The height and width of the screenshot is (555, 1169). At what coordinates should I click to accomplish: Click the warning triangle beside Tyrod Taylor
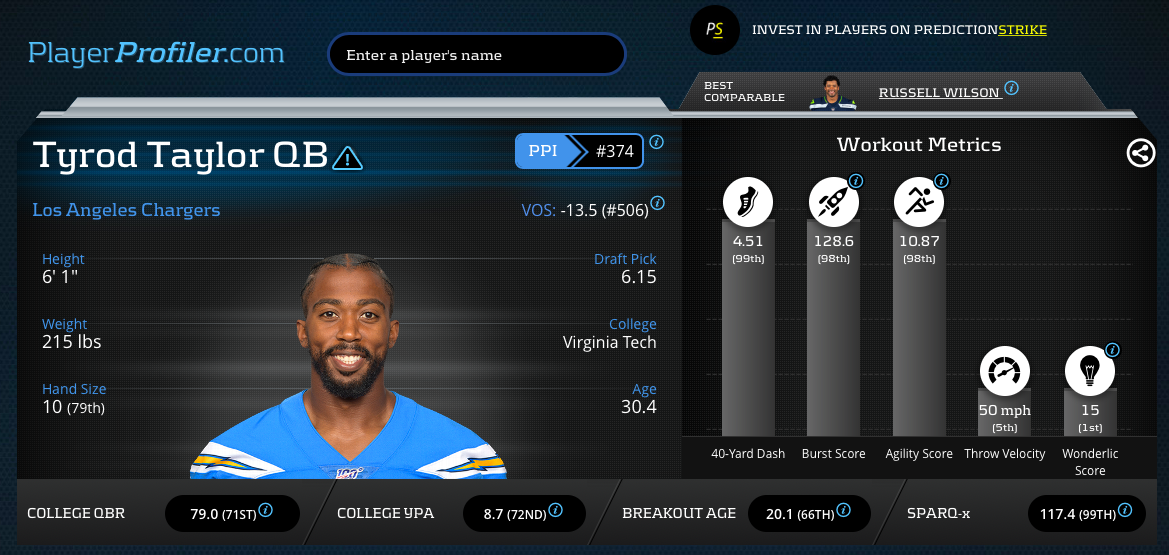click(x=348, y=157)
